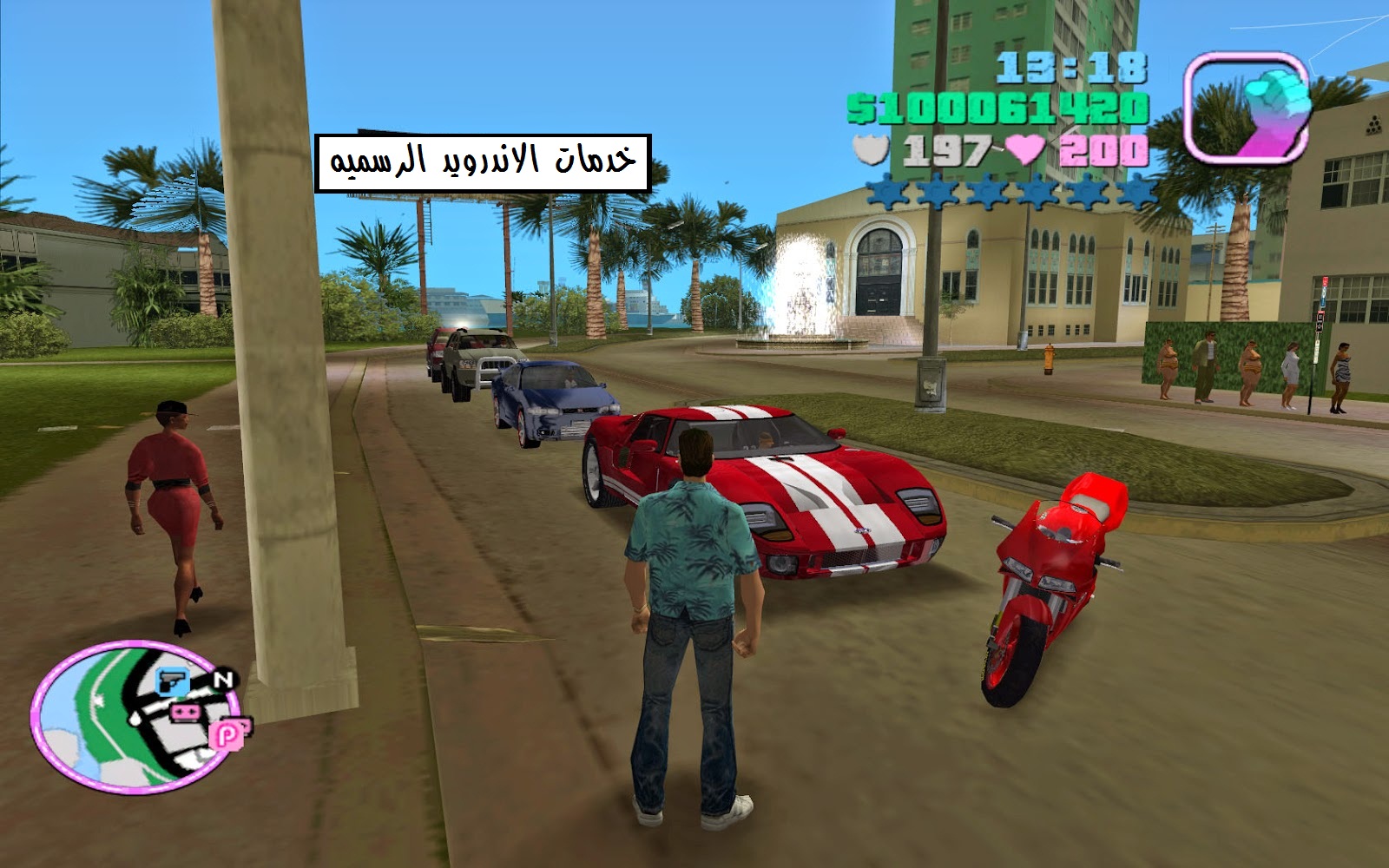Click the red sport bike parked on the road
1389x868 pixels.
pyautogui.click(x=1050, y=573)
